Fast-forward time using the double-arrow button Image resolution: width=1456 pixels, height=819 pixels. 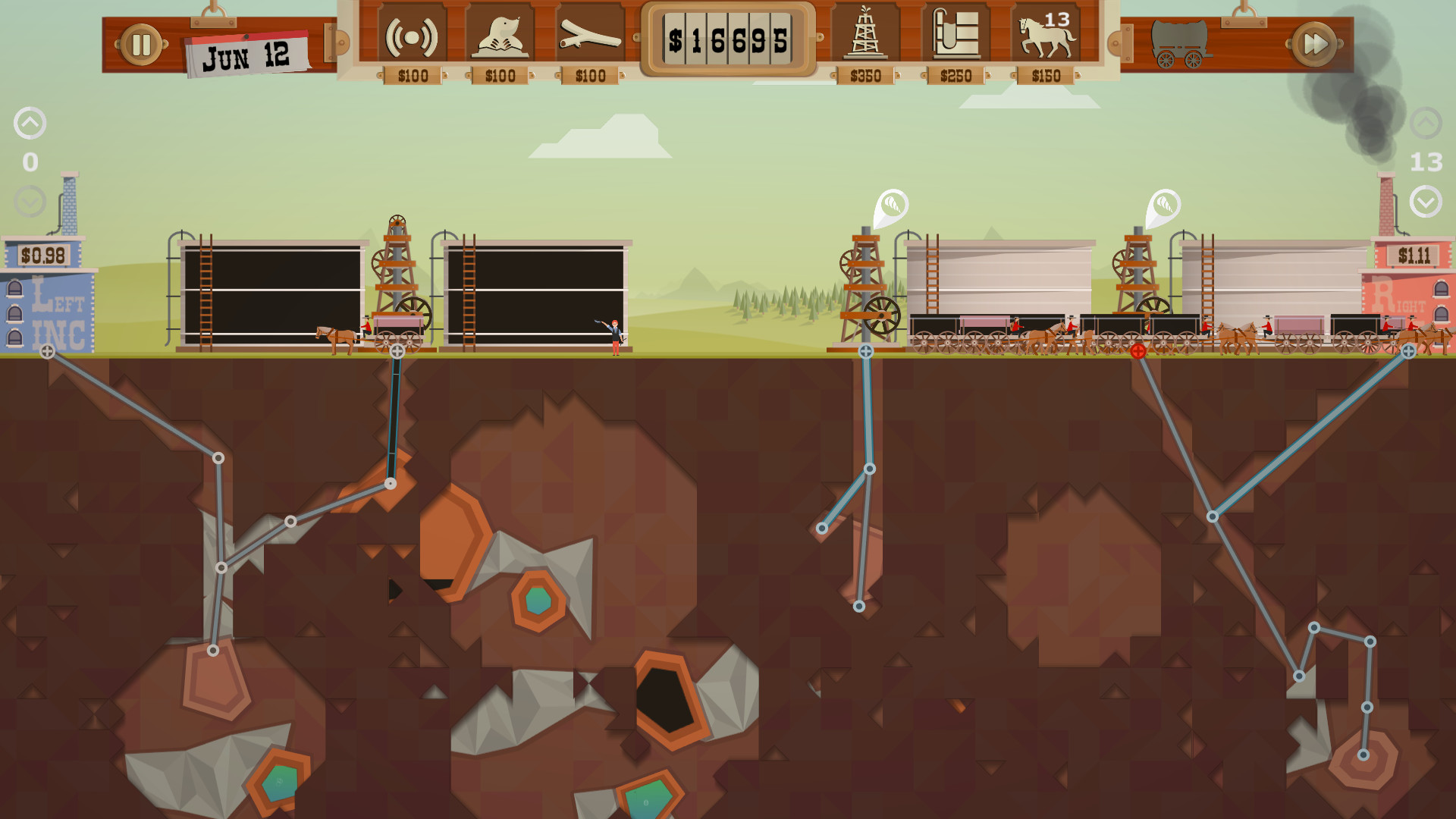[1314, 42]
